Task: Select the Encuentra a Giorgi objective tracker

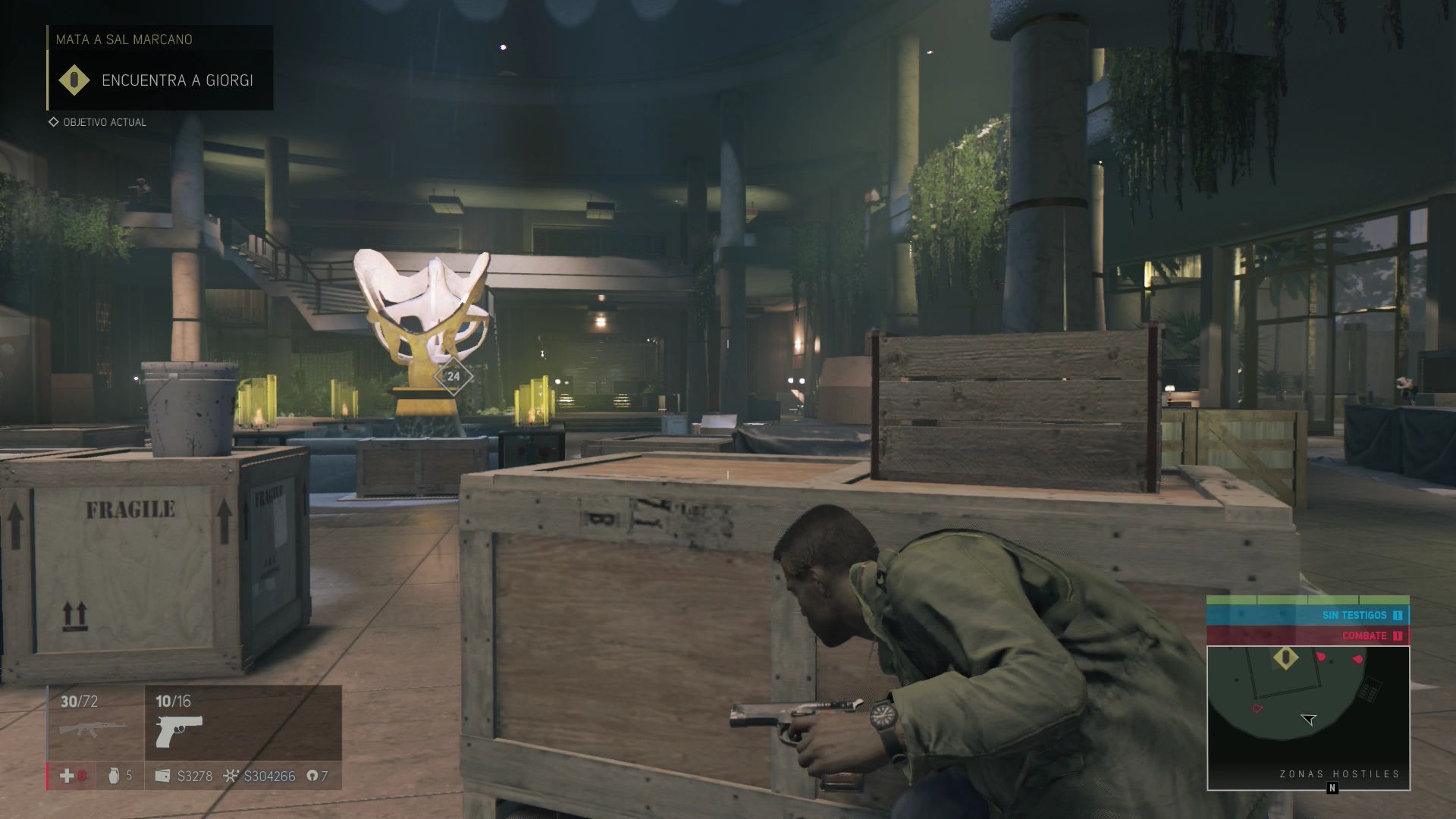Action: [161, 80]
